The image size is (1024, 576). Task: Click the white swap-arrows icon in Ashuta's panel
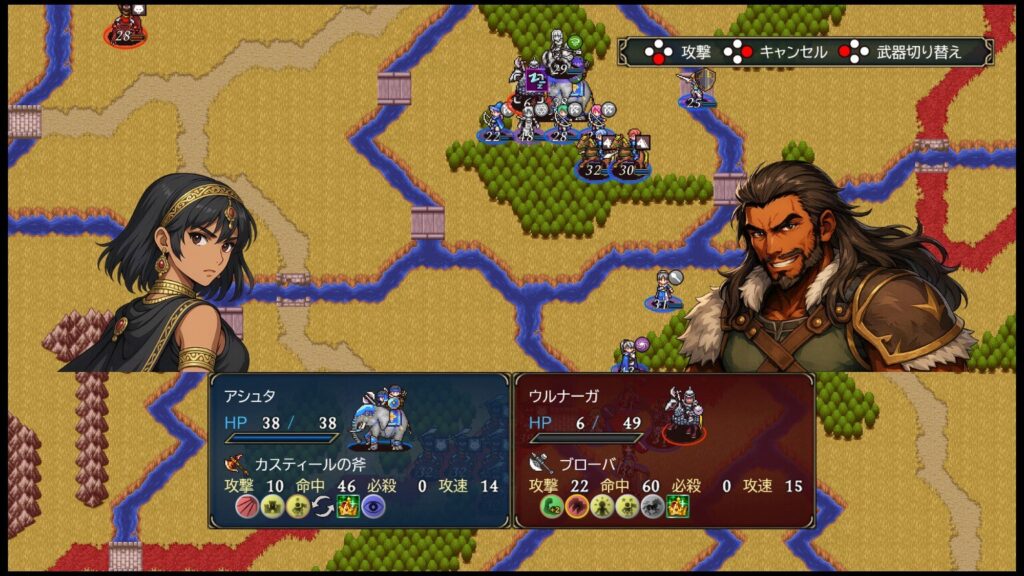[x=322, y=507]
